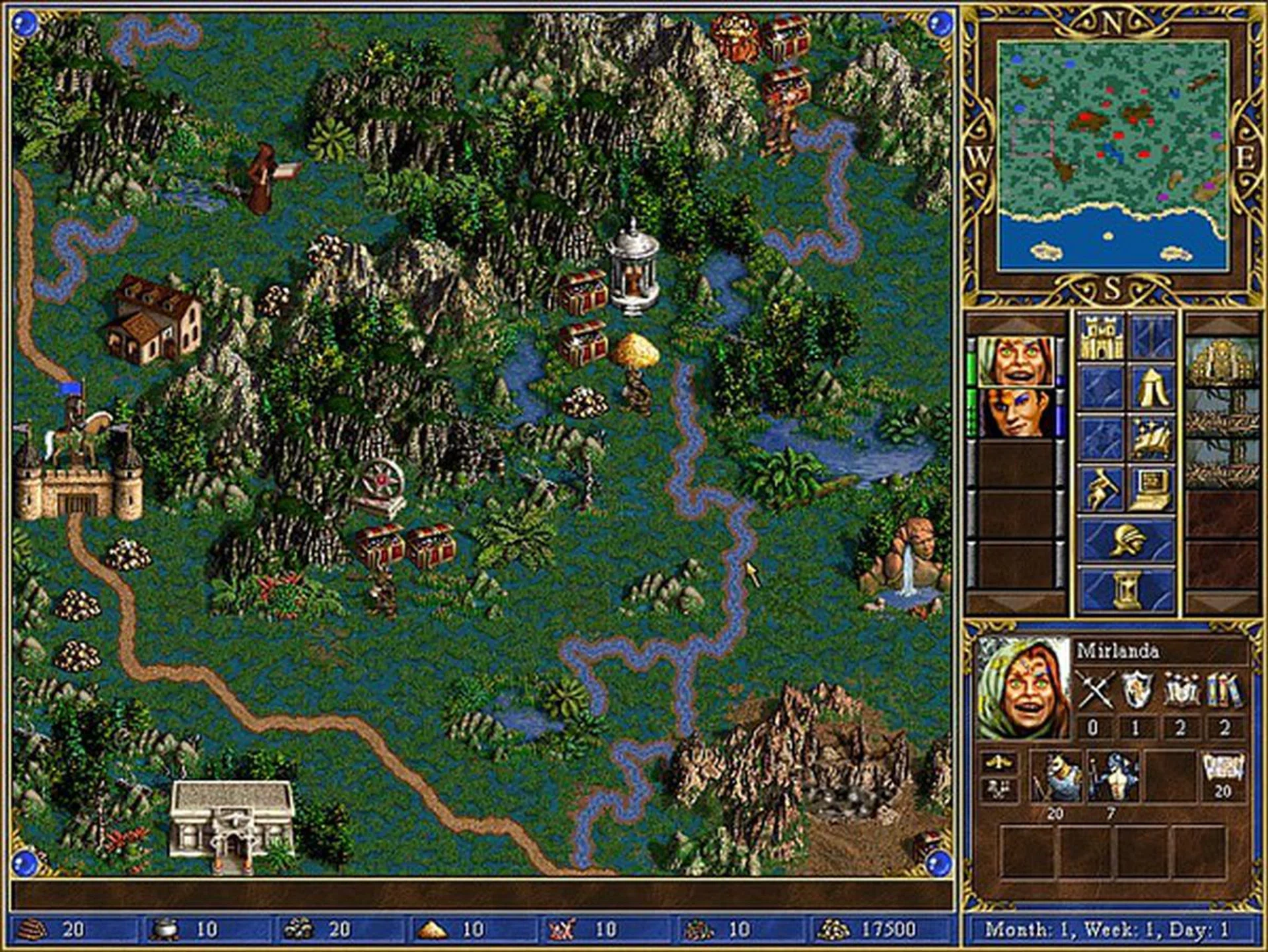Screen dimensions: 1268x952
Task: Click the crown Spell Power icon
Action: [x=1181, y=690]
